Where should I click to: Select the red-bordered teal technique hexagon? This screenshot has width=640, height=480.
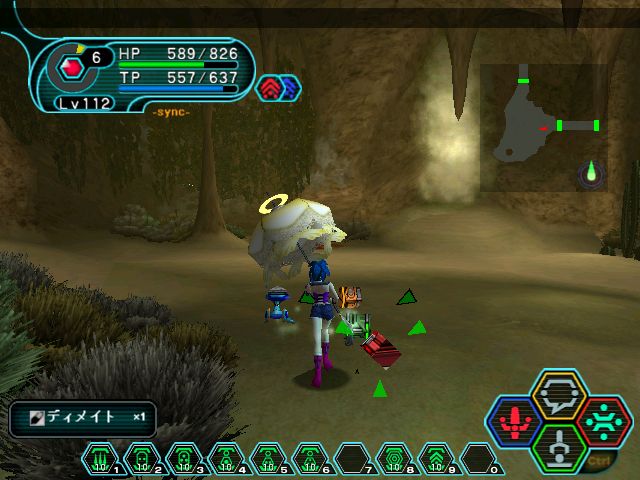(602, 421)
